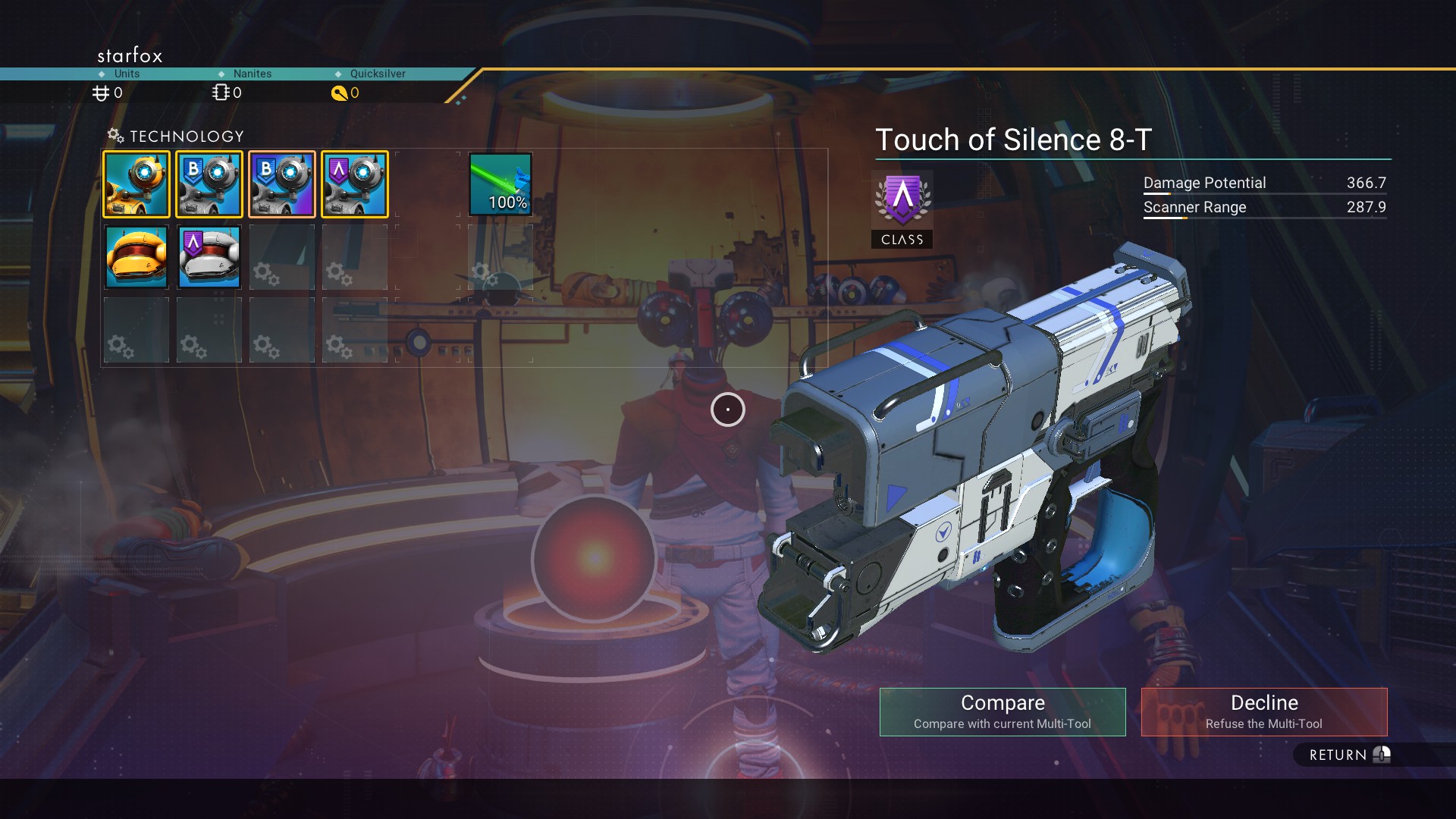The height and width of the screenshot is (819, 1456).
Task: Select the Mining Beam at 100% charge
Action: pyautogui.click(x=500, y=184)
